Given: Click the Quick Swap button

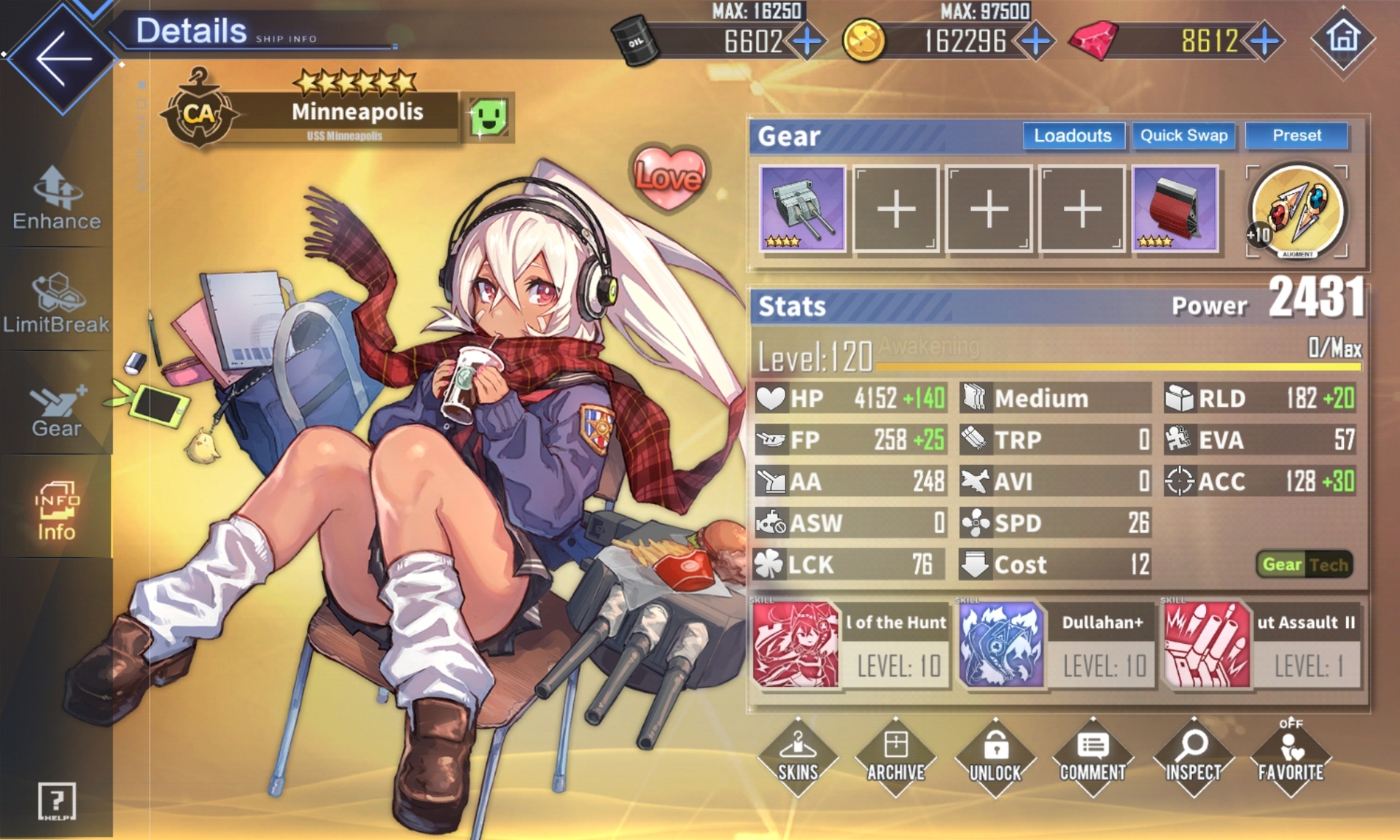Looking at the screenshot, I should tap(1183, 136).
